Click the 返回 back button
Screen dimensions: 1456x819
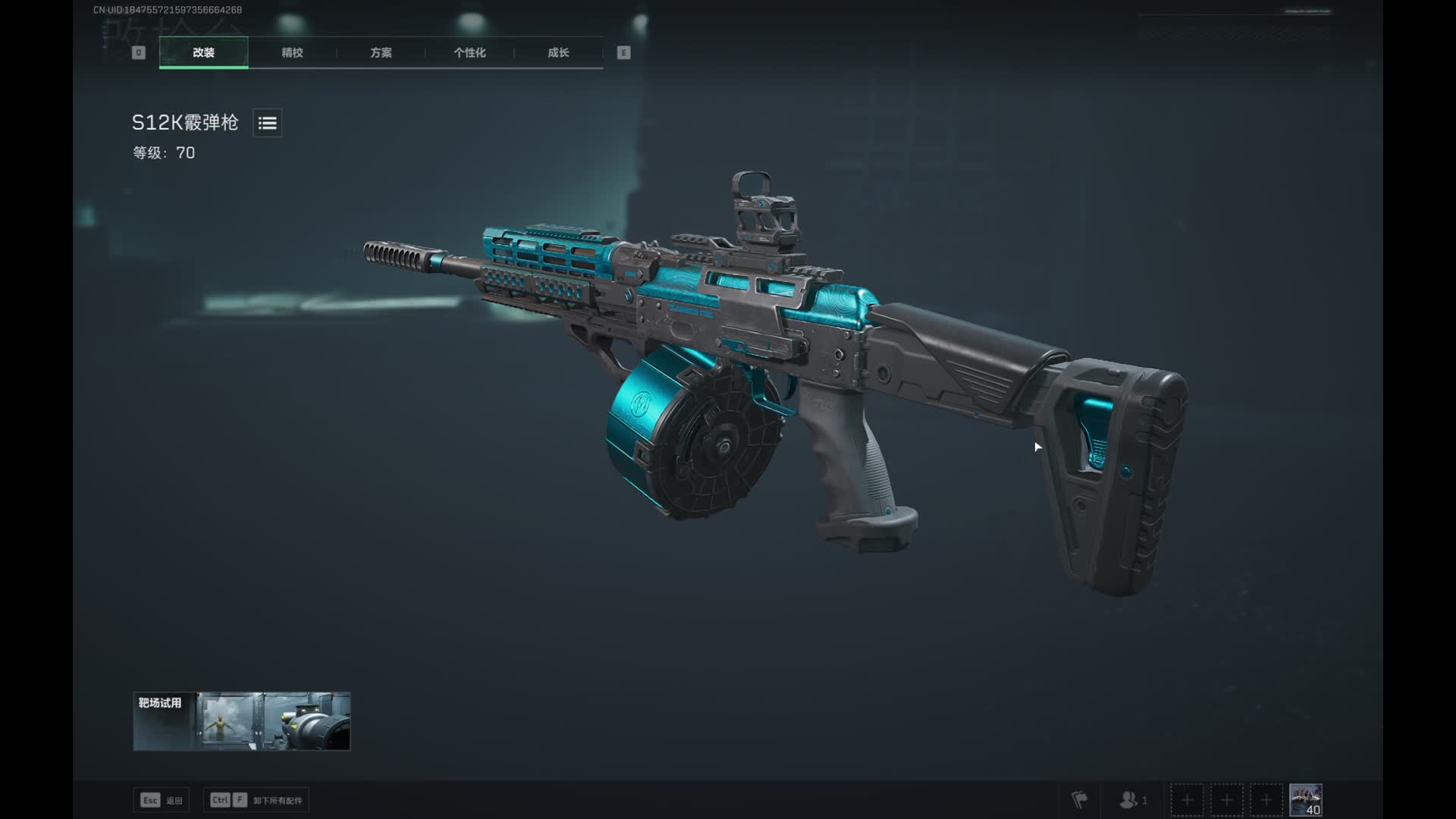point(161,800)
